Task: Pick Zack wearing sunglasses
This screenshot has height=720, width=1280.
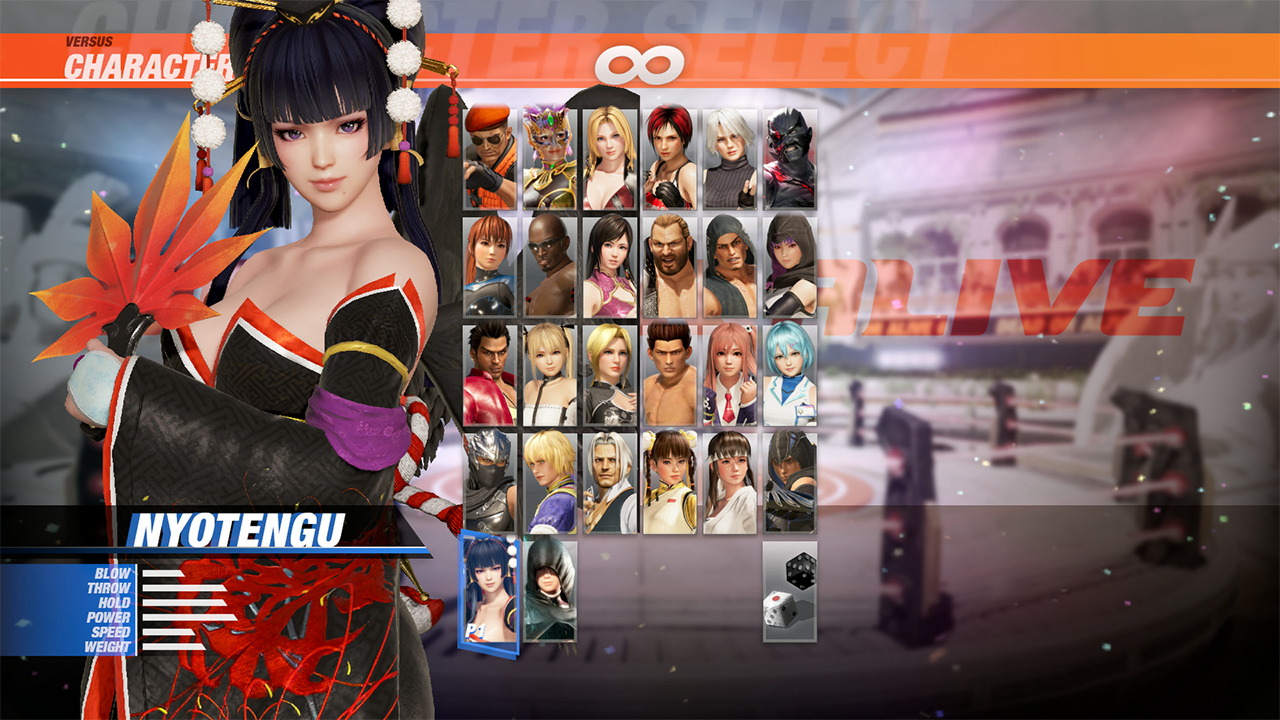Action: [548, 262]
